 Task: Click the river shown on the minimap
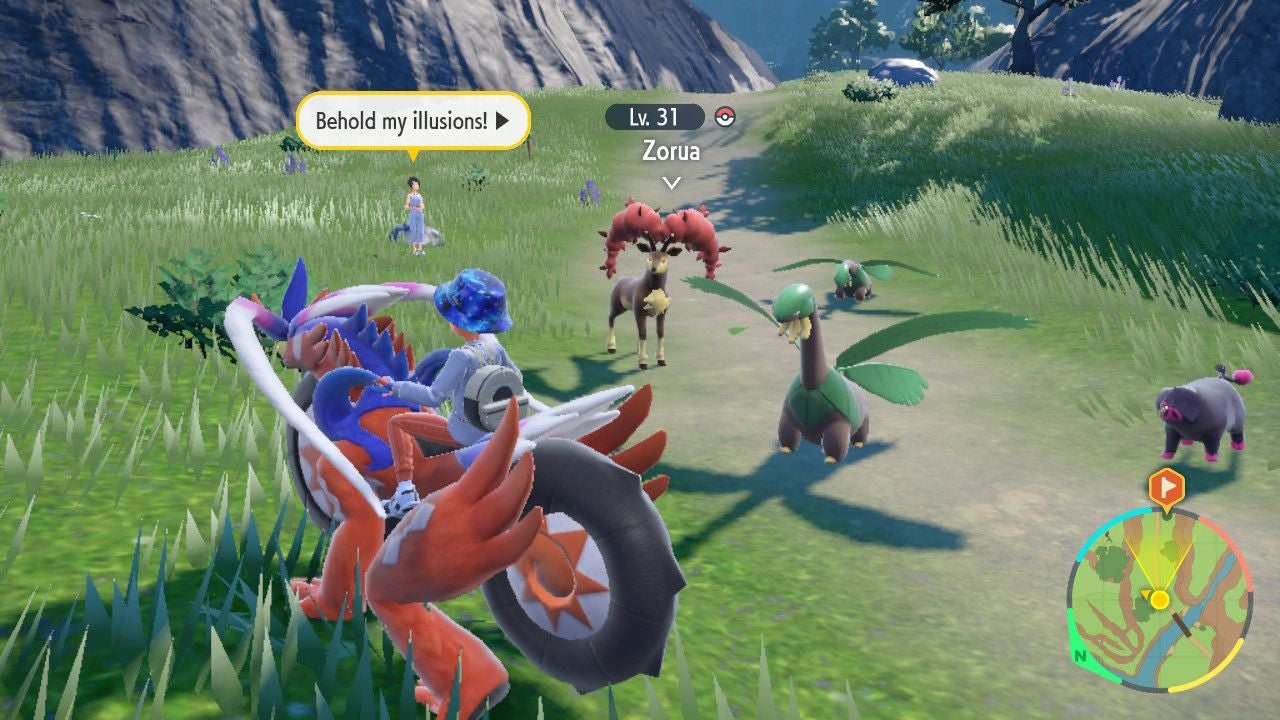pos(1192,616)
